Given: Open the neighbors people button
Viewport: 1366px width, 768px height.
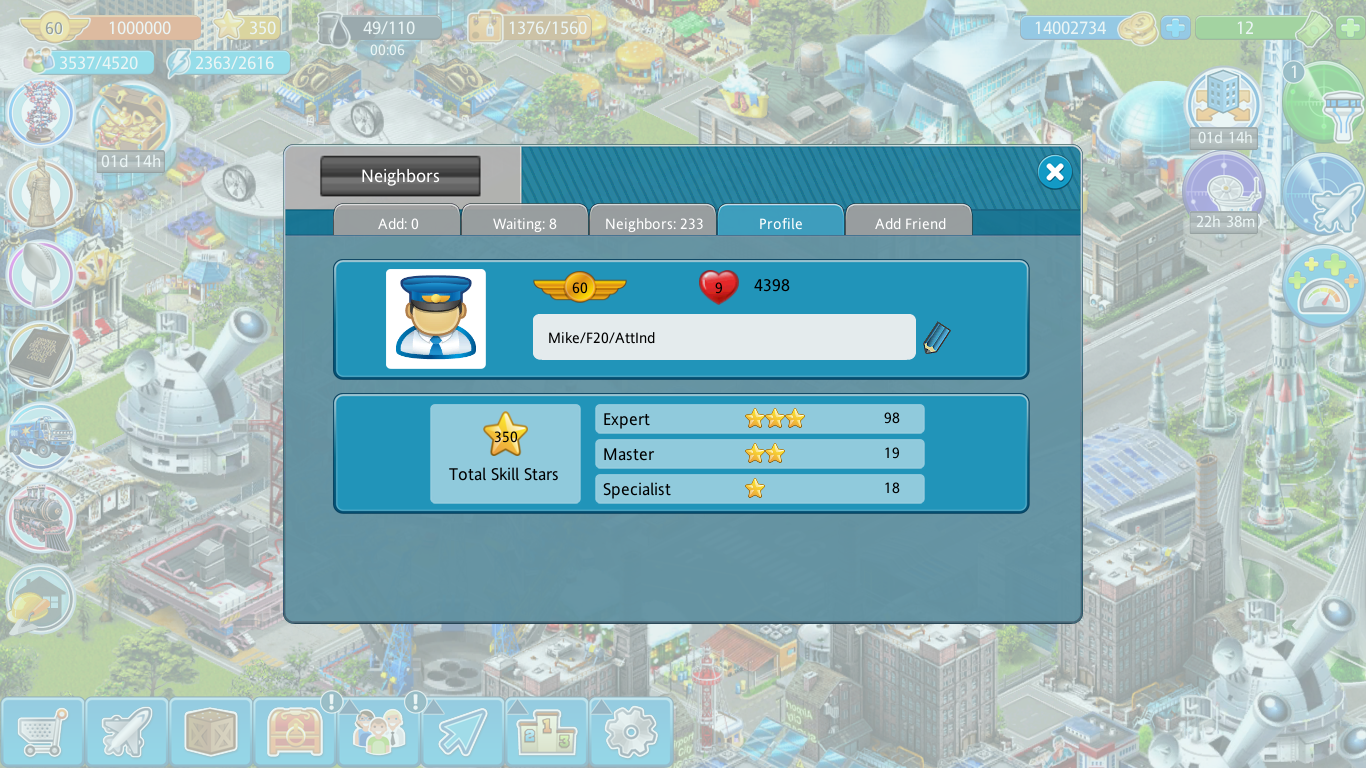Looking at the screenshot, I should pyautogui.click(x=378, y=732).
